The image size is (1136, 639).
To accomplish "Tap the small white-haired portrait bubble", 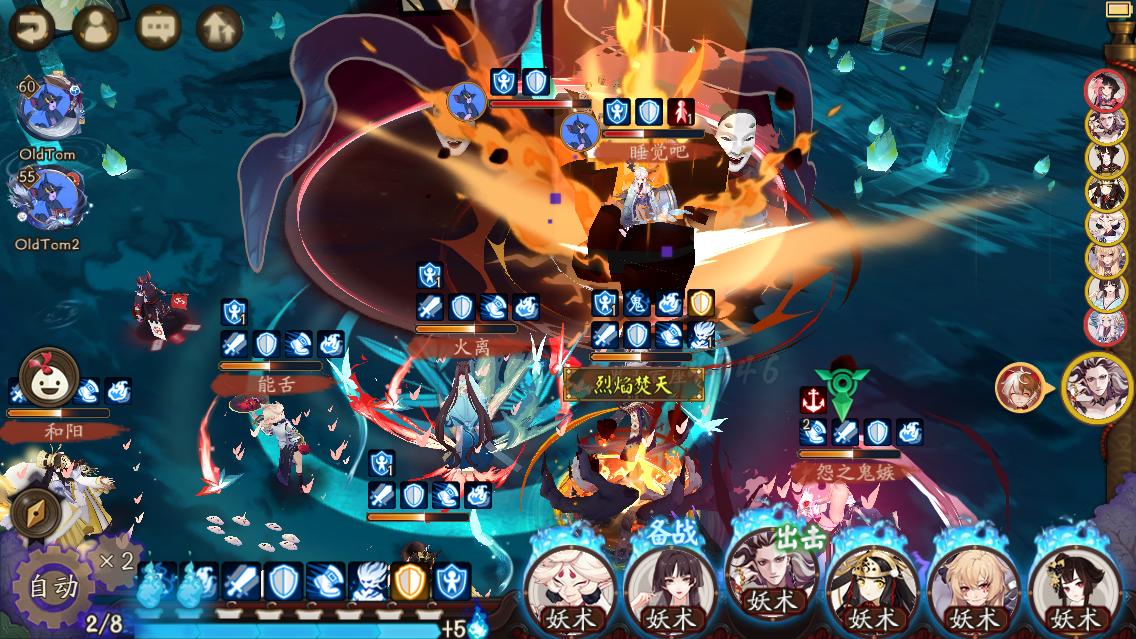I will tap(1017, 387).
